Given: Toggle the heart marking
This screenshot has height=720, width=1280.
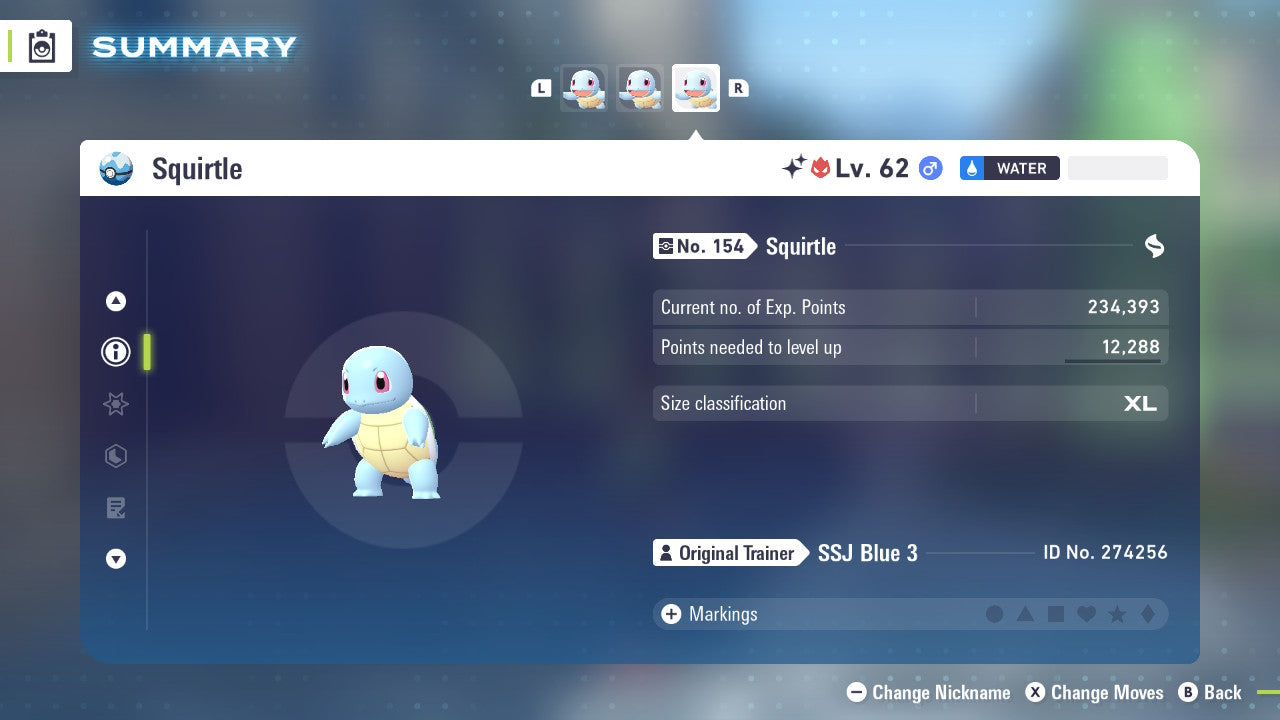Looking at the screenshot, I should point(1086,614).
